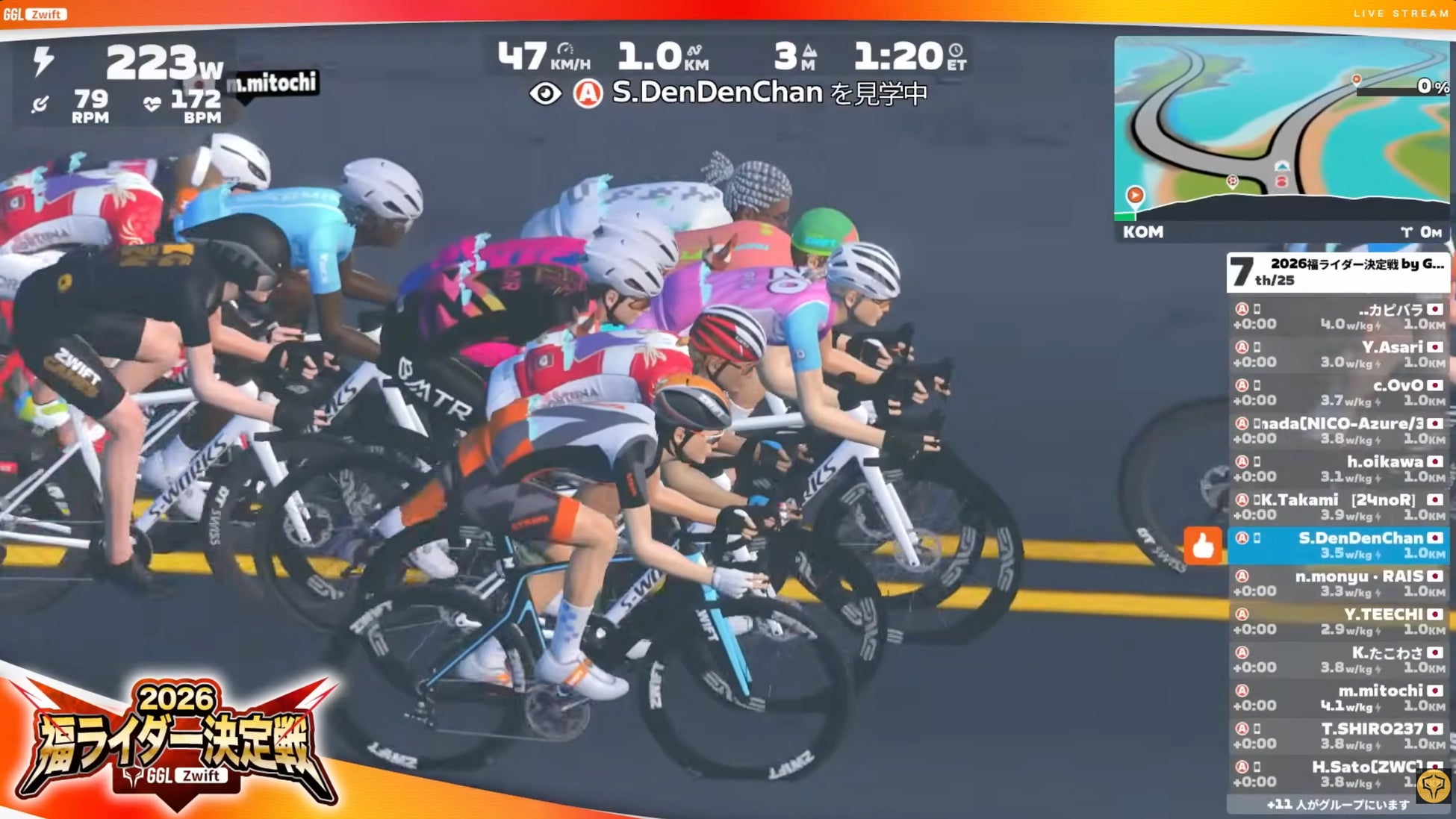Image resolution: width=1456 pixels, height=819 pixels.
Task: Select n.monyu · RAIS in rider list
Action: click(1338, 583)
